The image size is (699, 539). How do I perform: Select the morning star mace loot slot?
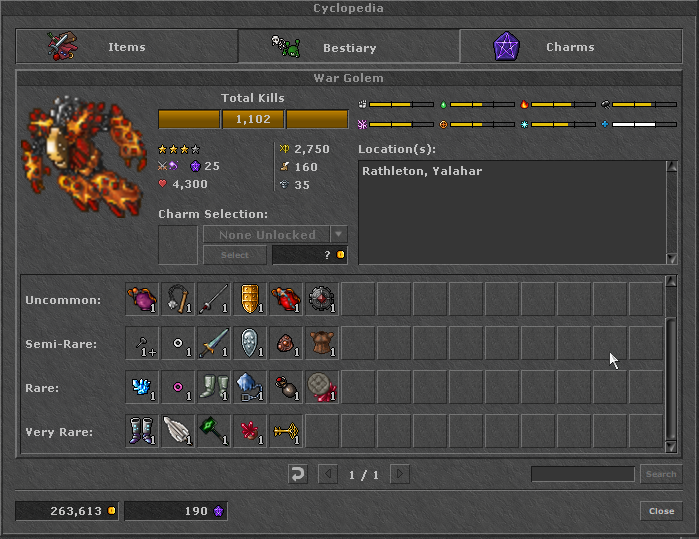point(178,300)
